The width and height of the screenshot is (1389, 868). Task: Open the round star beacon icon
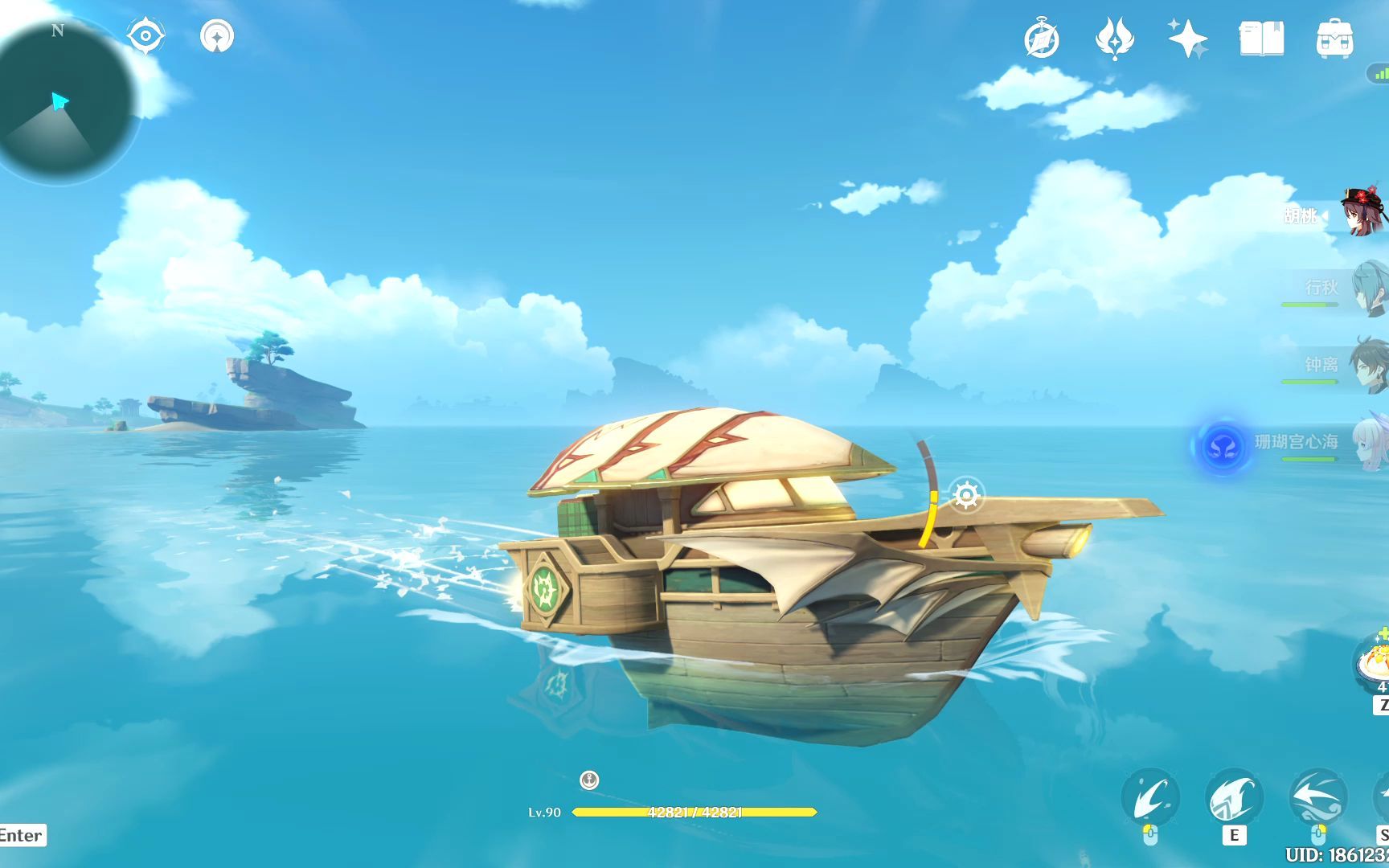click(217, 36)
